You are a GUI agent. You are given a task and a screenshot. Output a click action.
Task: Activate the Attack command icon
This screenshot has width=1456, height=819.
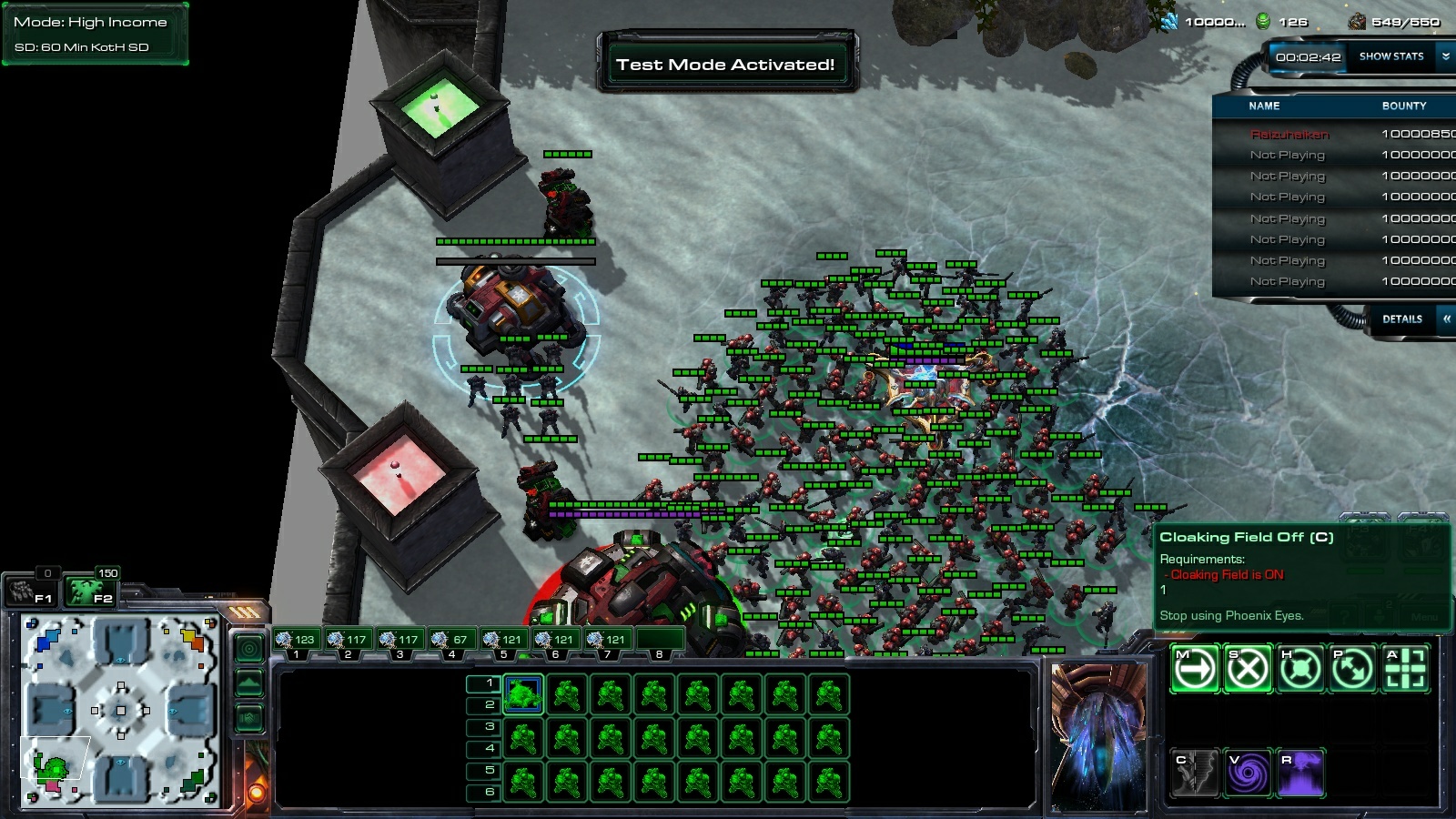point(1405,667)
